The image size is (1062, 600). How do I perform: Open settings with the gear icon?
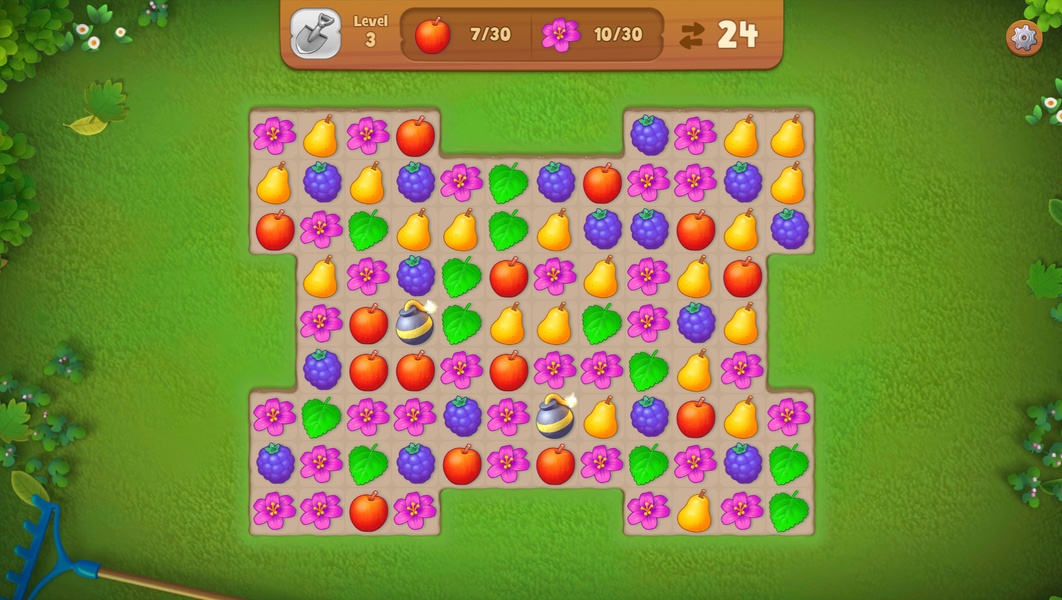(1023, 38)
